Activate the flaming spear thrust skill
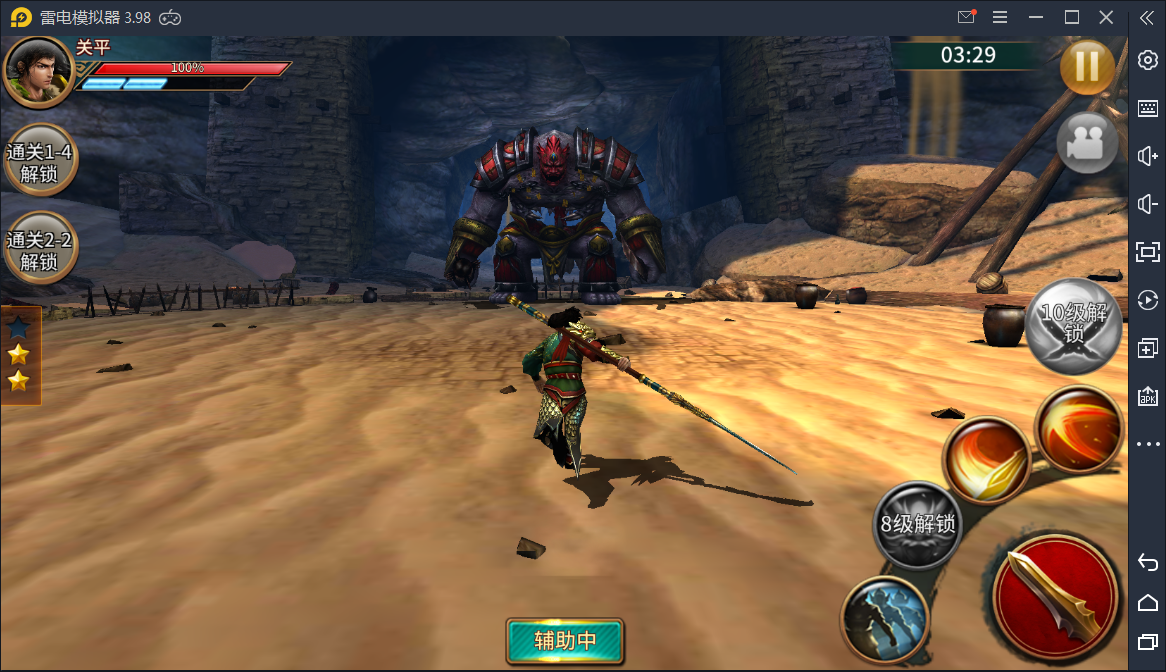 click(x=986, y=461)
